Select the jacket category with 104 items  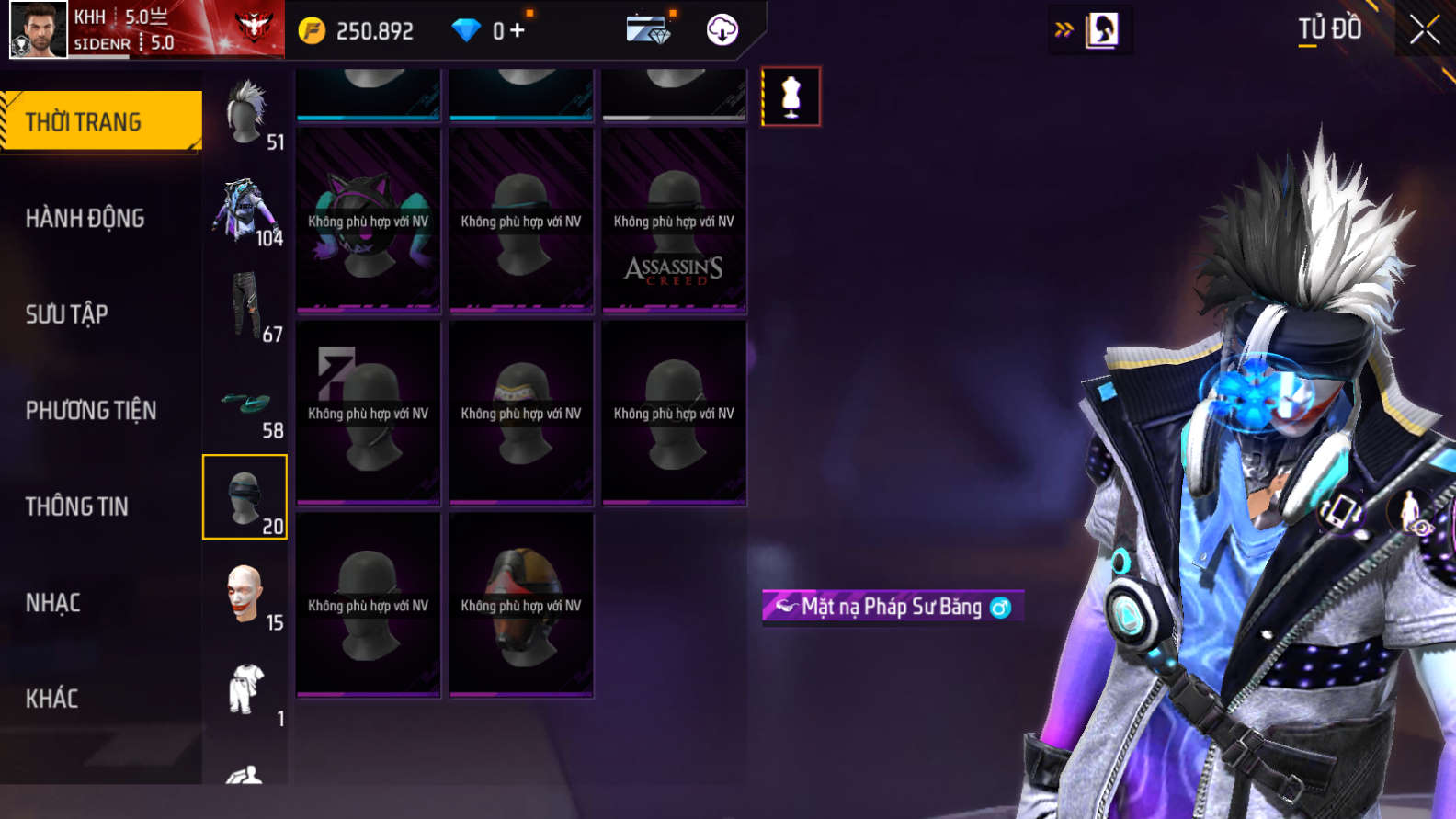coord(245,211)
